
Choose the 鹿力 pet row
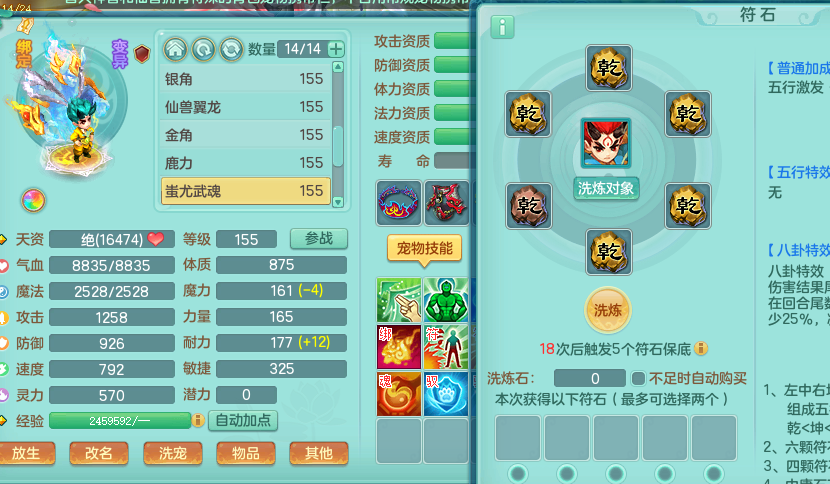[245, 162]
